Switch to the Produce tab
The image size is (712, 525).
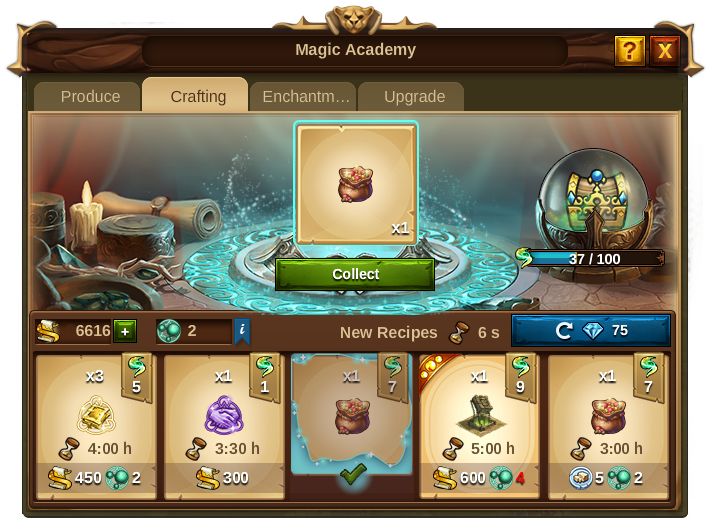[90, 97]
